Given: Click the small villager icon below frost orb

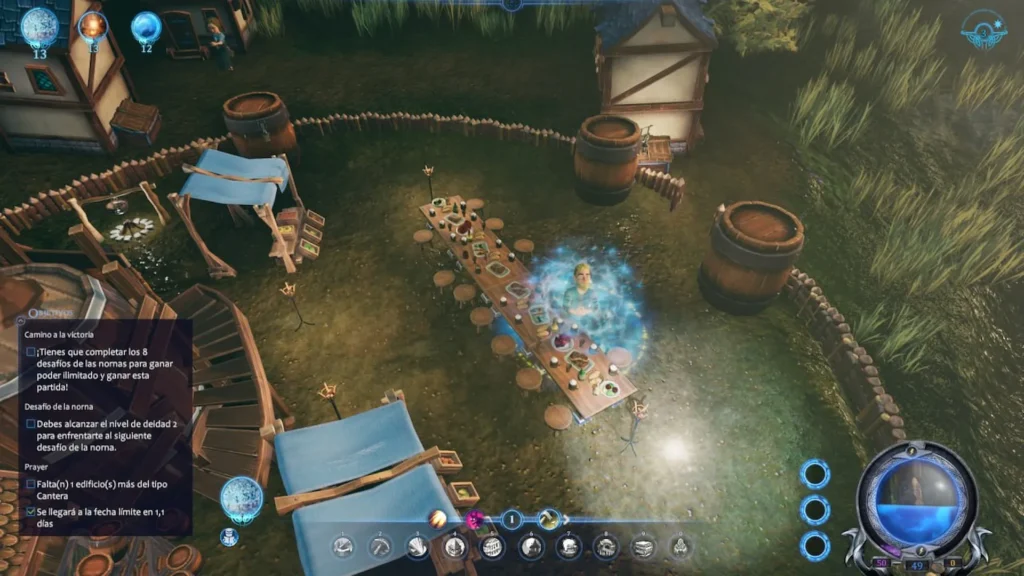Looking at the screenshot, I should pyautogui.click(x=228, y=536).
